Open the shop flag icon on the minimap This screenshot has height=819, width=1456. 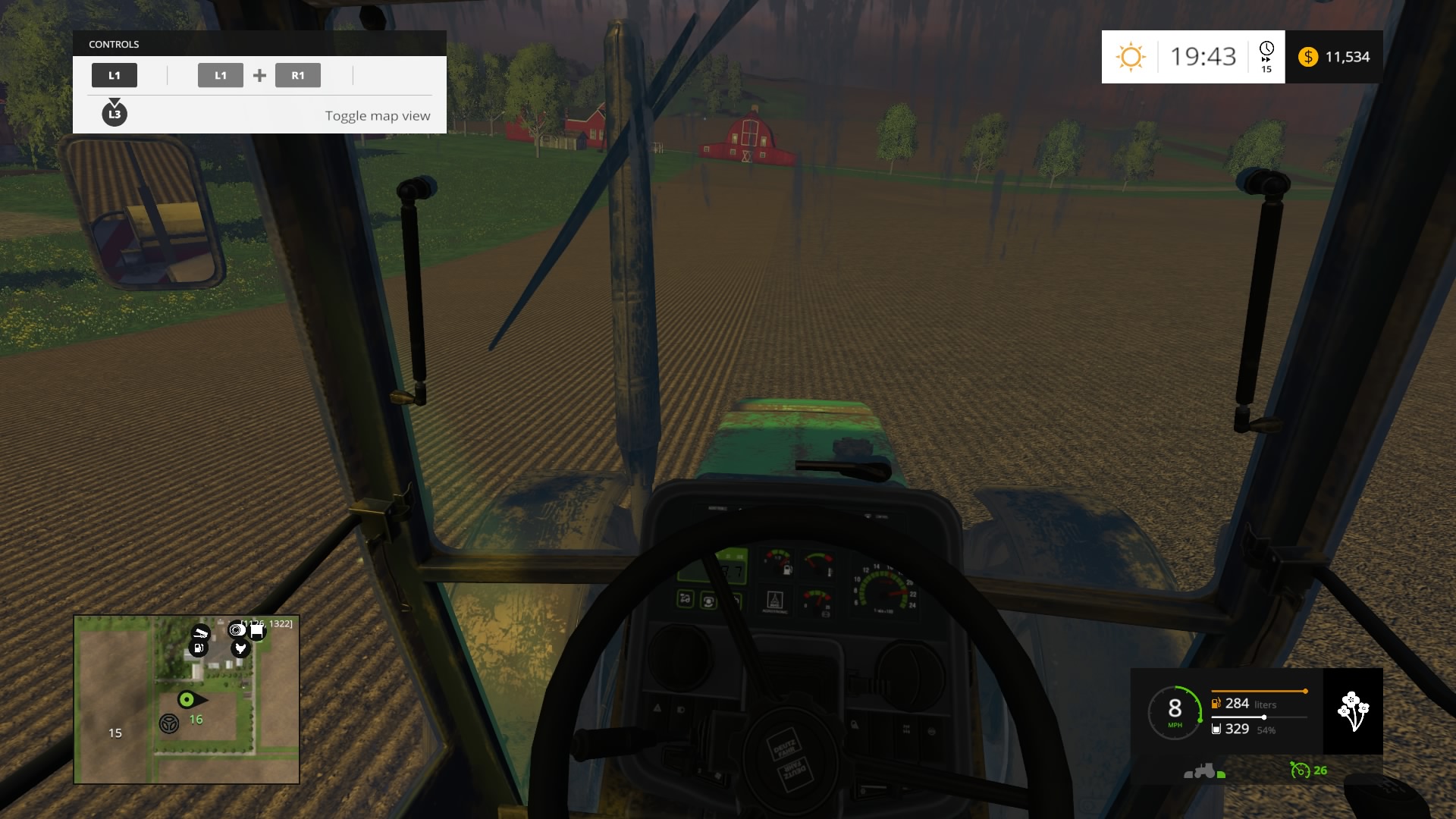pyautogui.click(x=256, y=632)
